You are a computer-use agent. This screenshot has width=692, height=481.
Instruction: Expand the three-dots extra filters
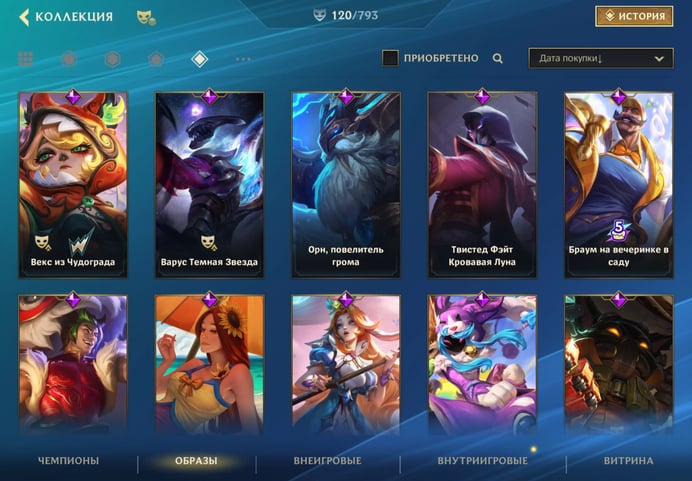click(243, 59)
